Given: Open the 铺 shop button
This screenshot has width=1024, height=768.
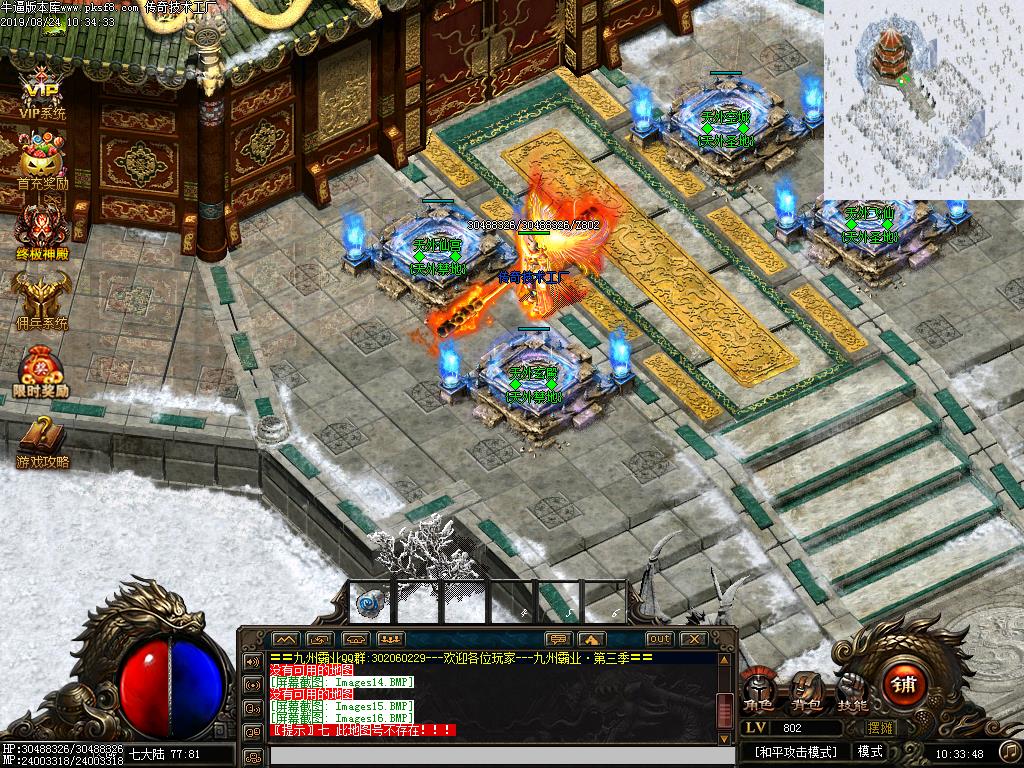Looking at the screenshot, I should tap(903, 686).
